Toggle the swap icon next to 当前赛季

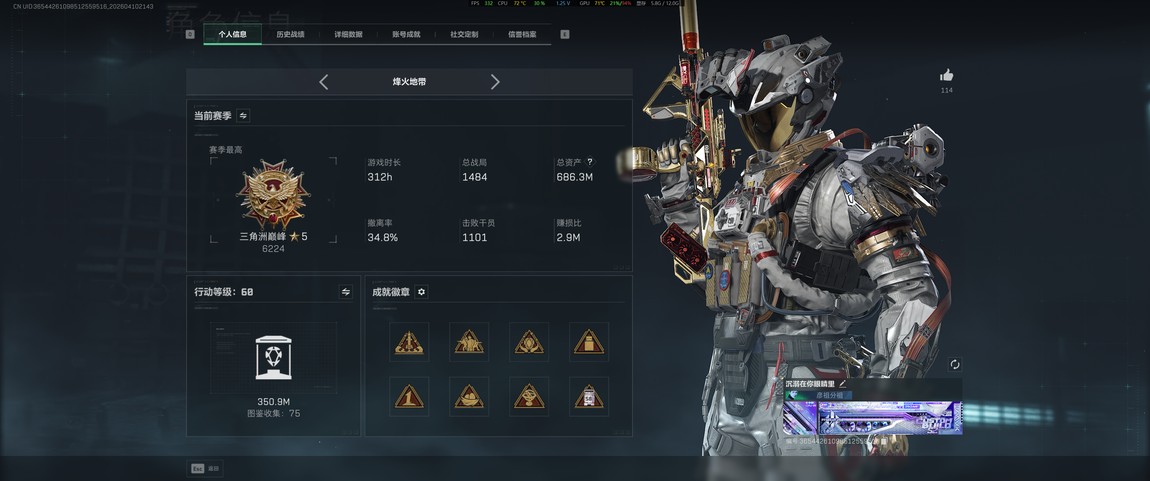click(243, 116)
